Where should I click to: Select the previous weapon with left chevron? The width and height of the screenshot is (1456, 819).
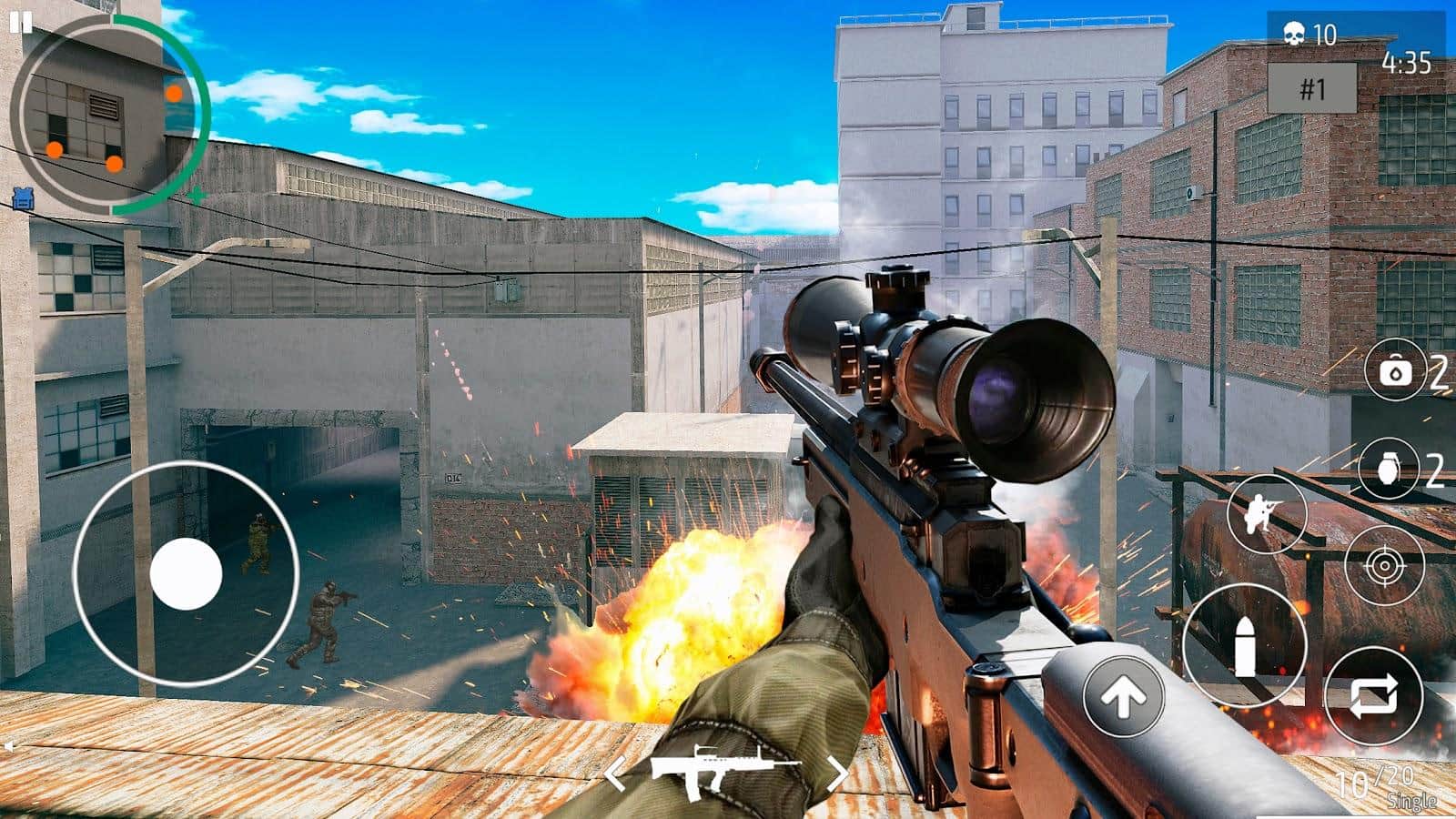pos(616,774)
